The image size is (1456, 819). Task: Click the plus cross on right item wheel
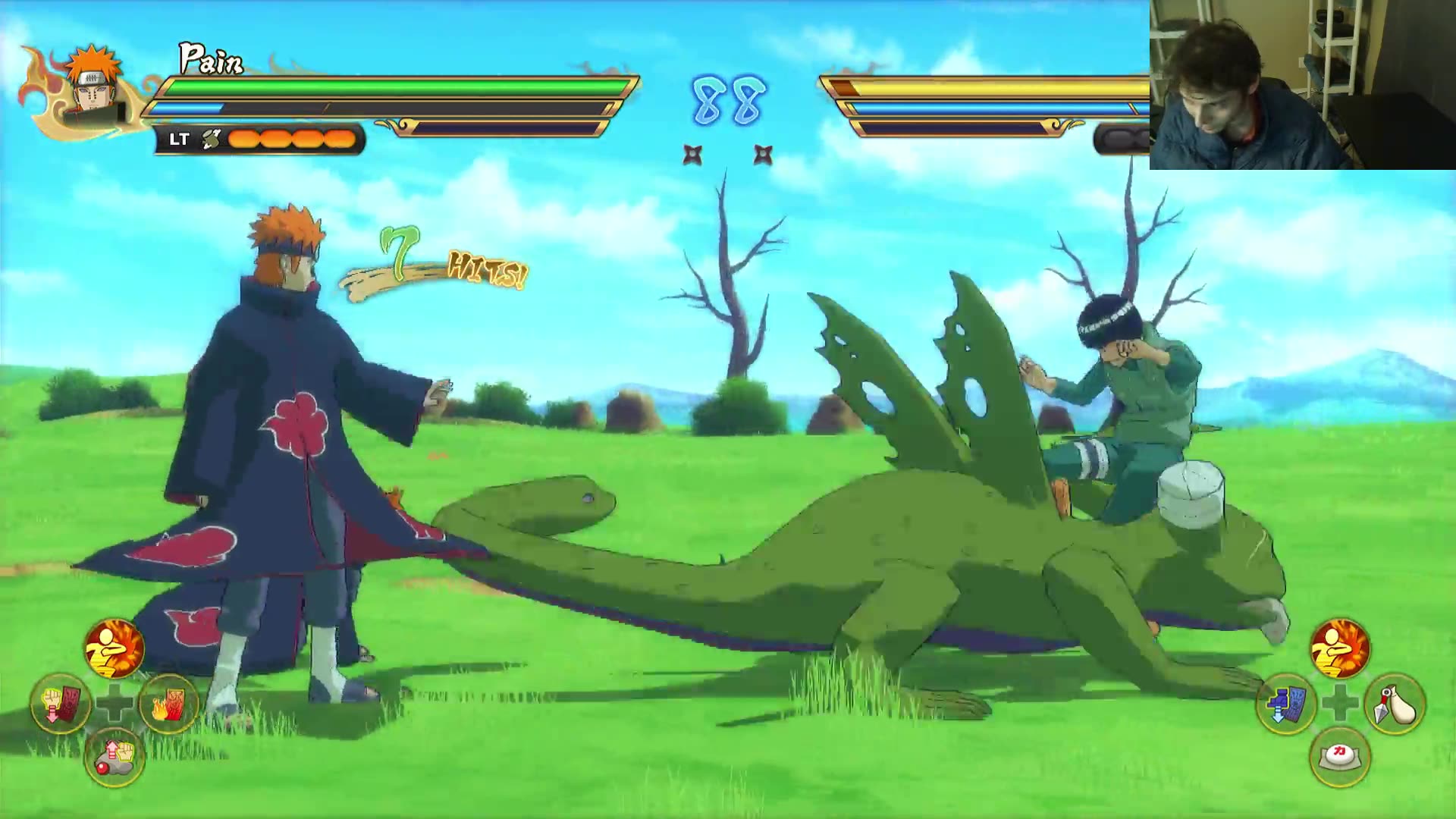tap(1340, 704)
